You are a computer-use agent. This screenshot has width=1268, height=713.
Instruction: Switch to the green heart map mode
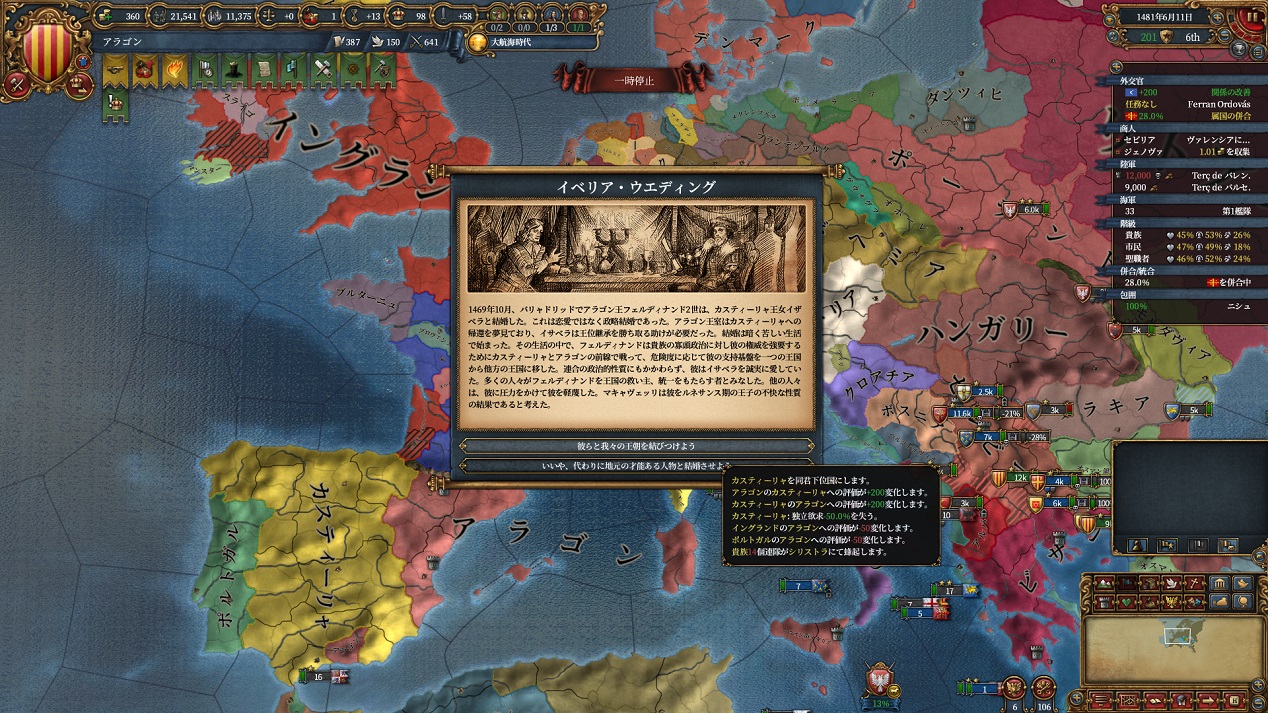click(1127, 602)
